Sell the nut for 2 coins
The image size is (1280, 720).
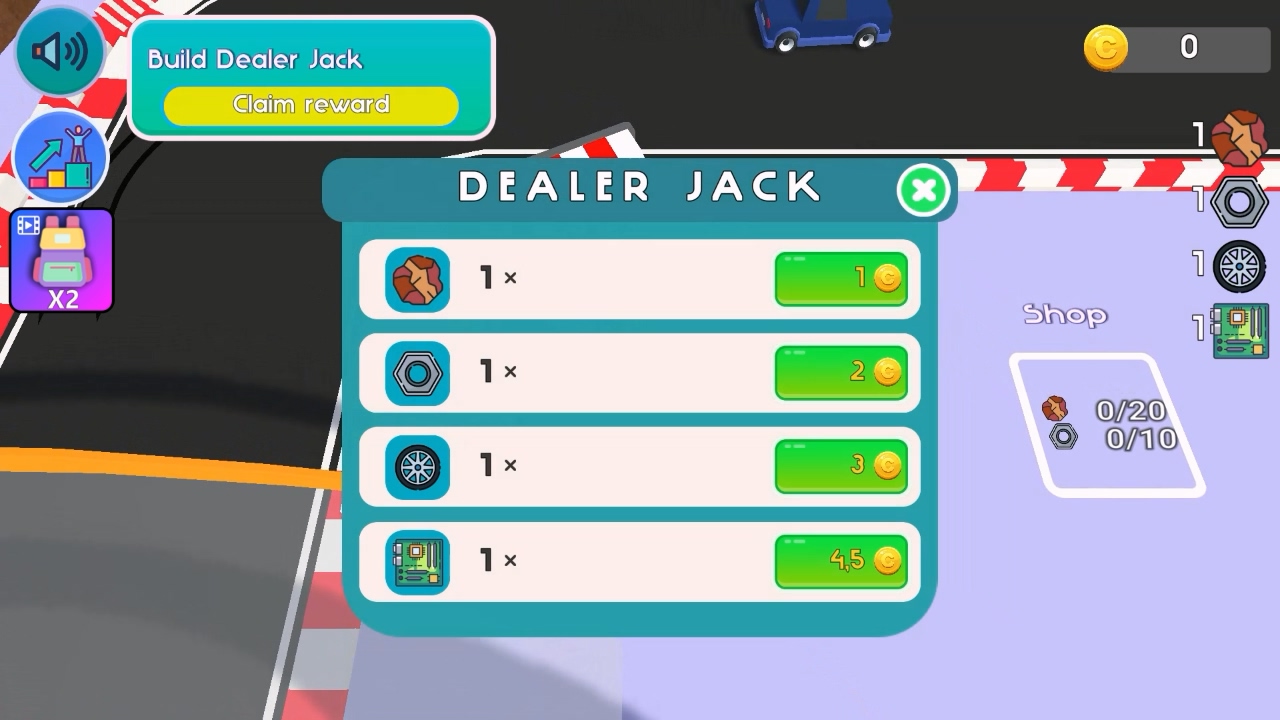[x=841, y=372]
